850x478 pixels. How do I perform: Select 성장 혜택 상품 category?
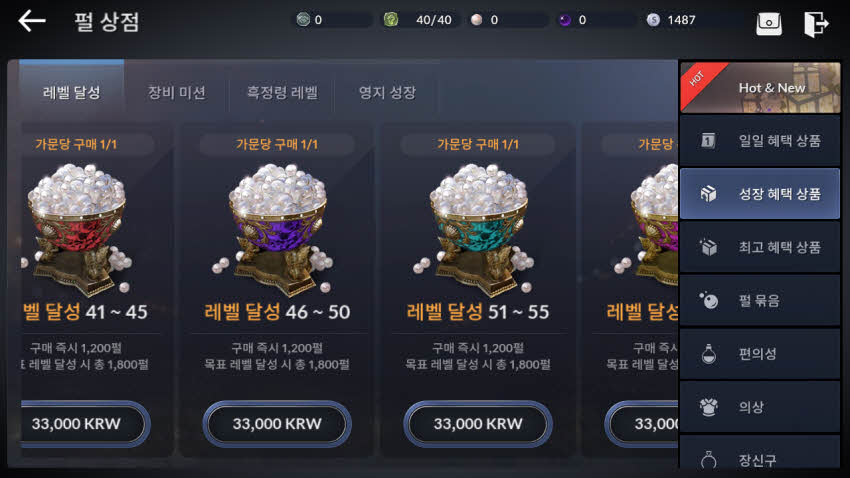click(x=760, y=194)
